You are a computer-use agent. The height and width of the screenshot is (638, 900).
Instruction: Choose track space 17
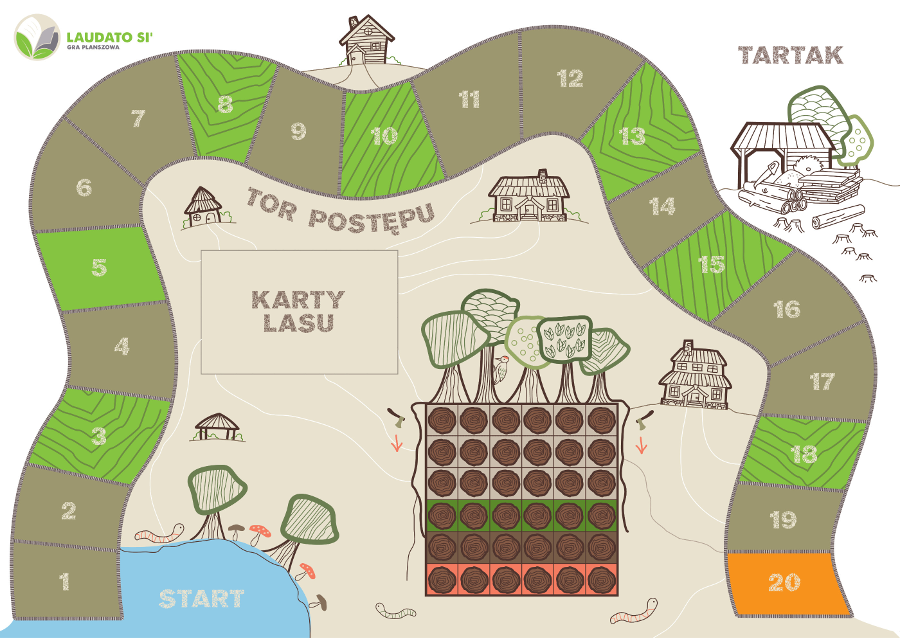[x=821, y=381]
